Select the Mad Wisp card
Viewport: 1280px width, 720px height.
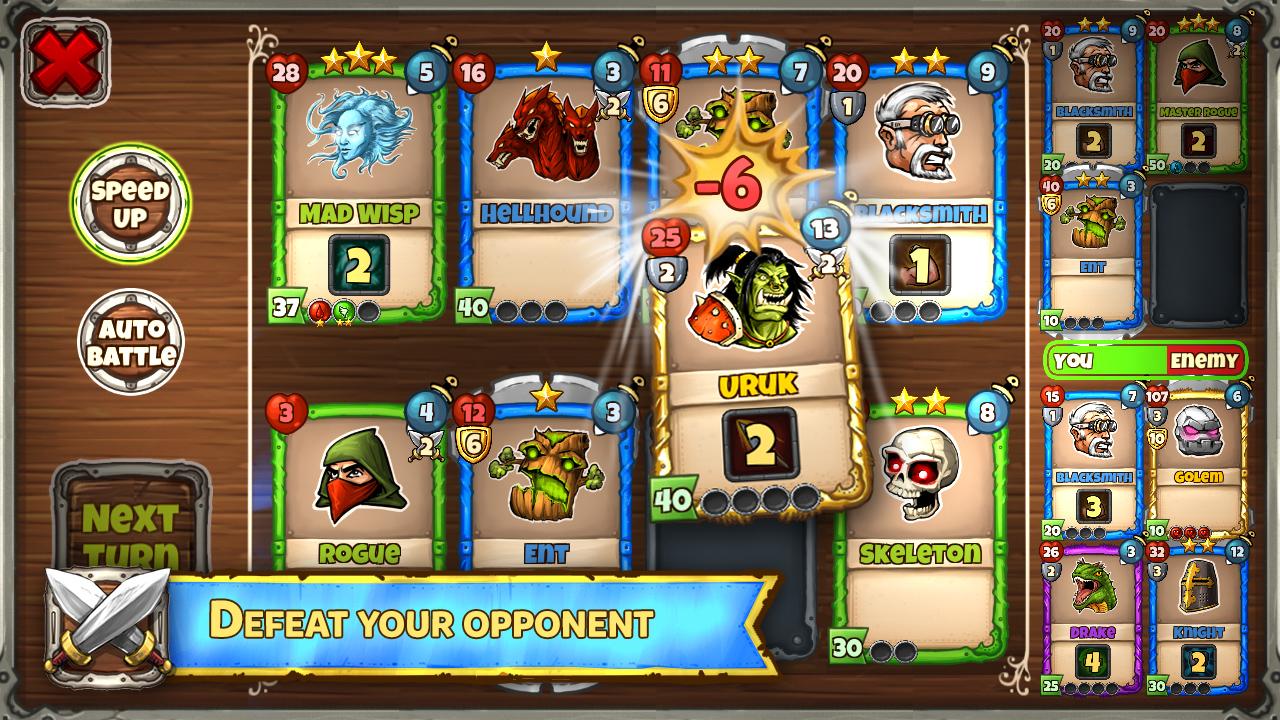(359, 190)
